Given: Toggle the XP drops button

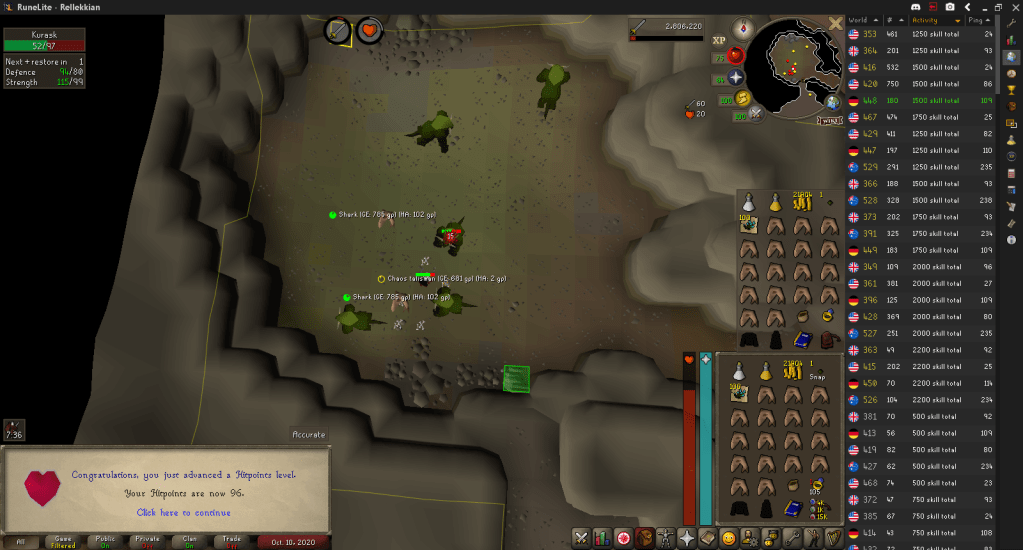Looking at the screenshot, I should pos(719,40).
